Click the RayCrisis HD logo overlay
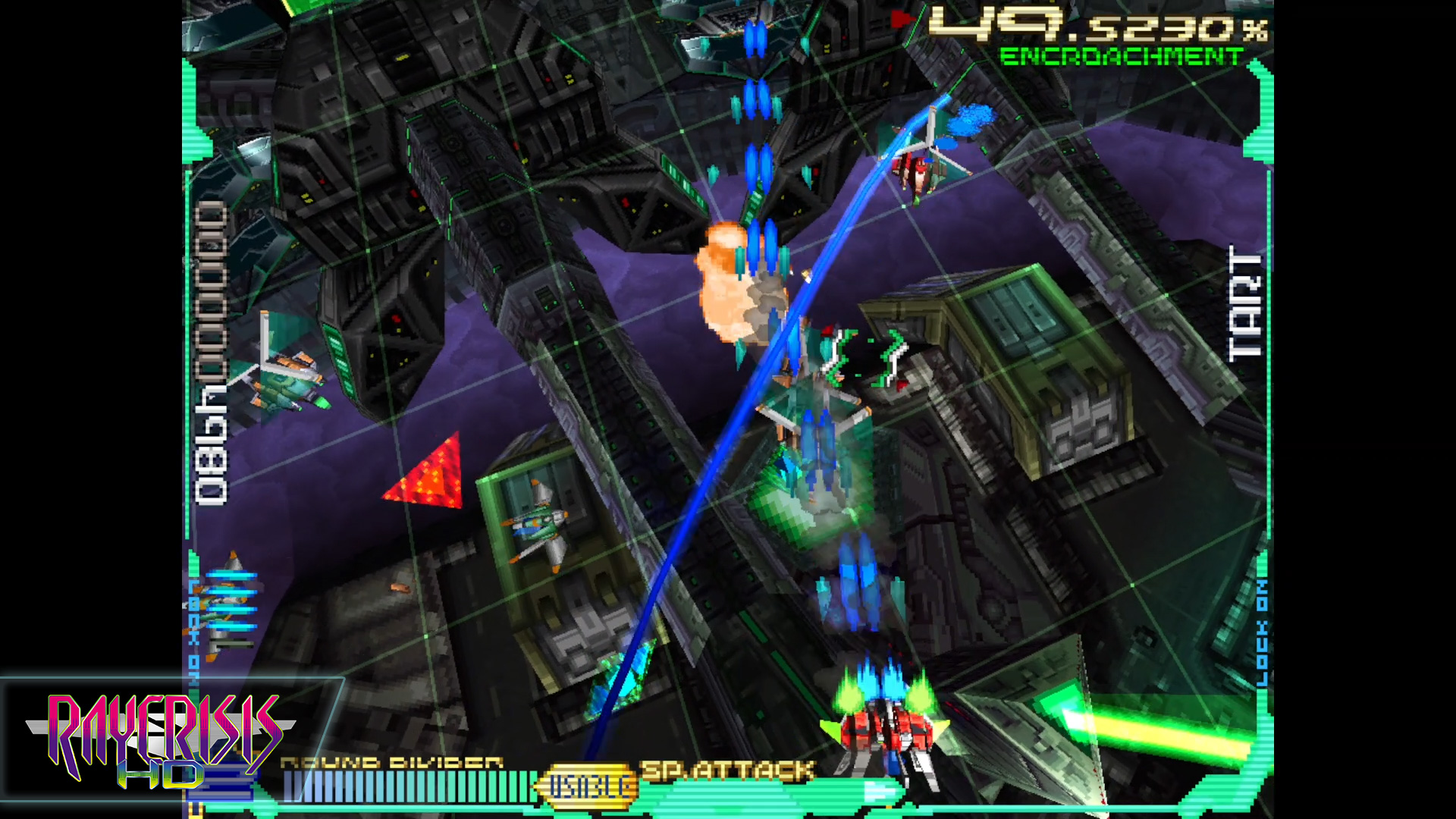The width and height of the screenshot is (1456, 819). (161, 739)
